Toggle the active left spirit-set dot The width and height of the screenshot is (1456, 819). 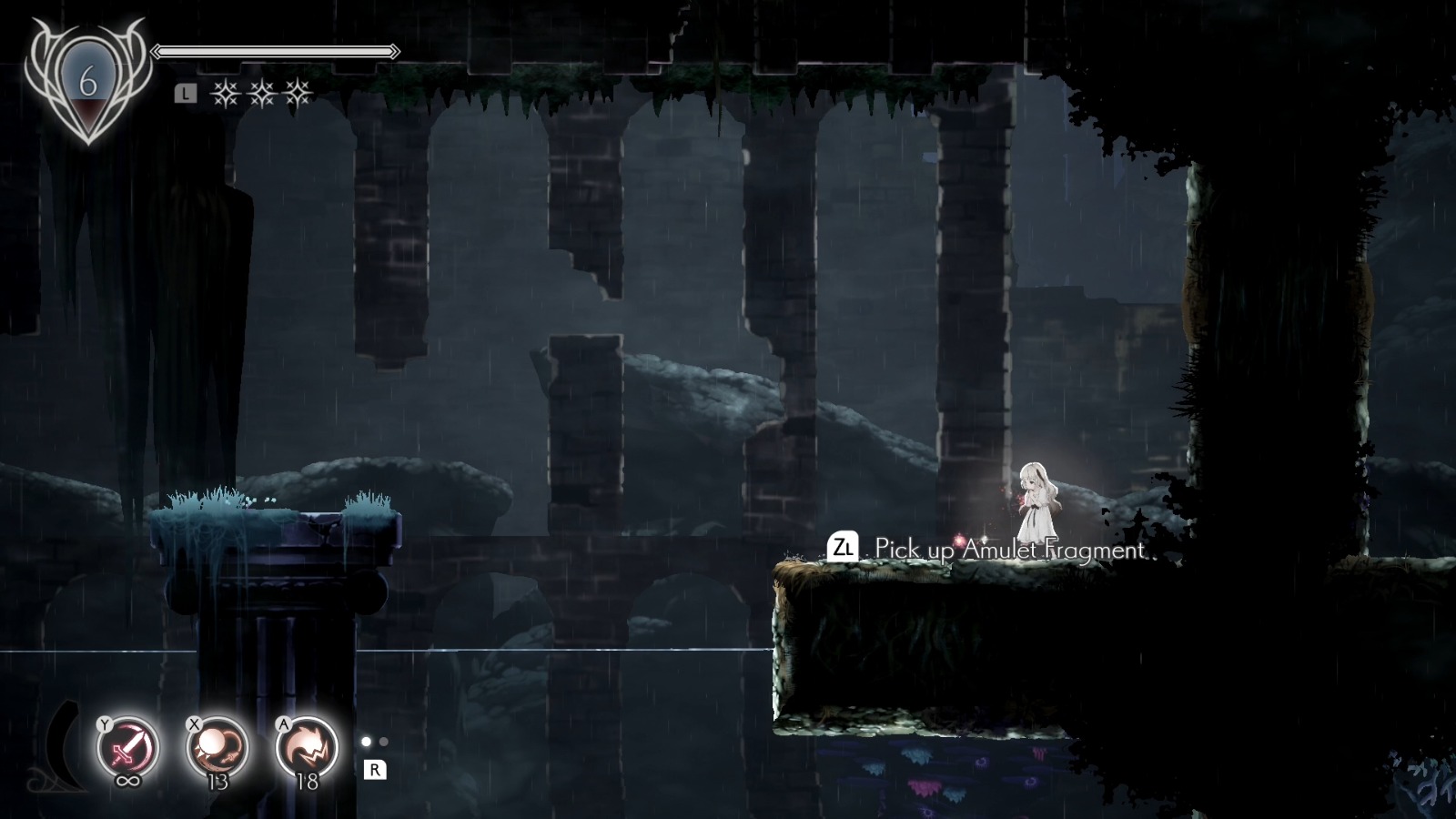point(367,742)
